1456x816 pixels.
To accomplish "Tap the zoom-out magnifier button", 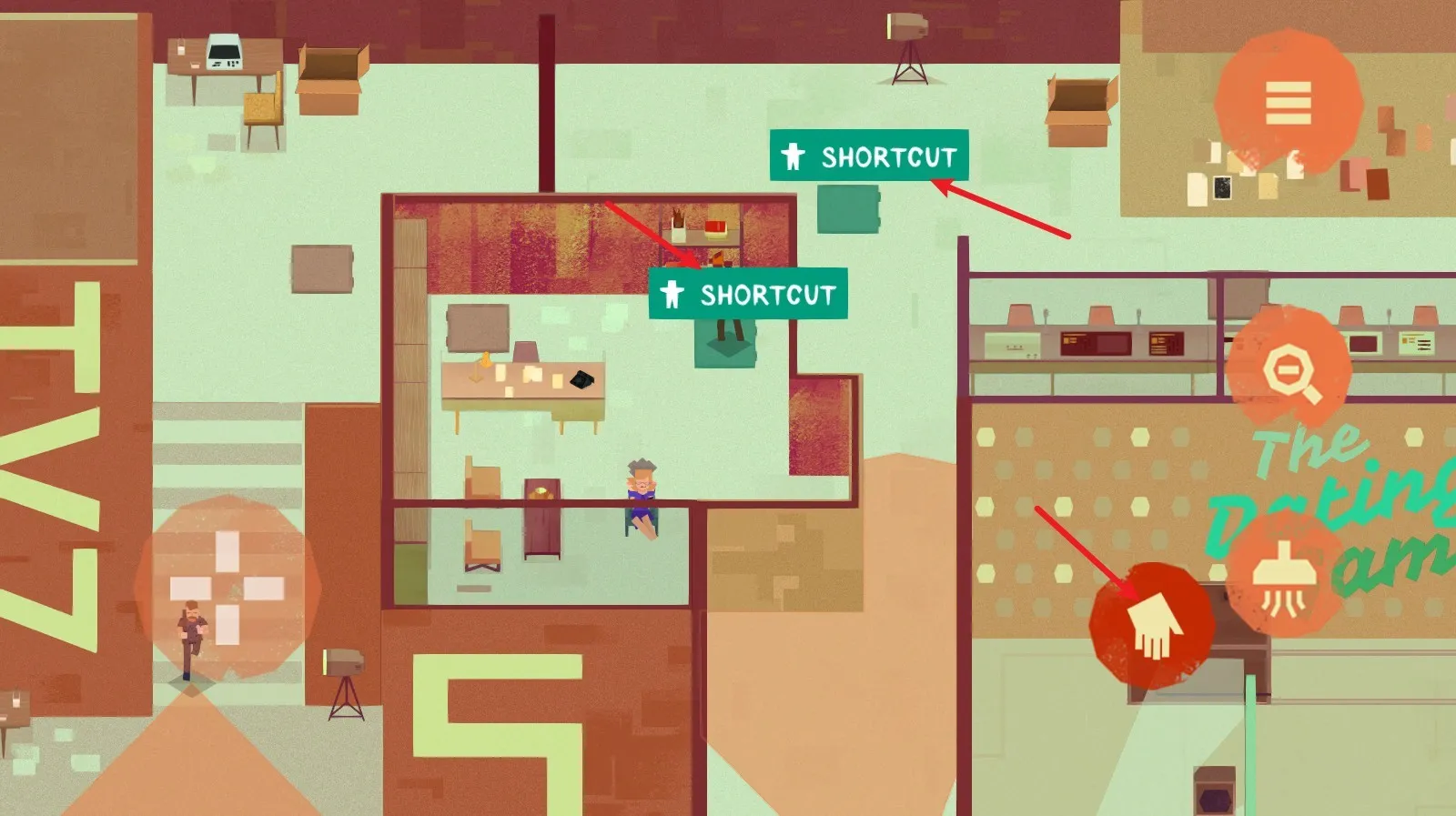I will (1289, 368).
